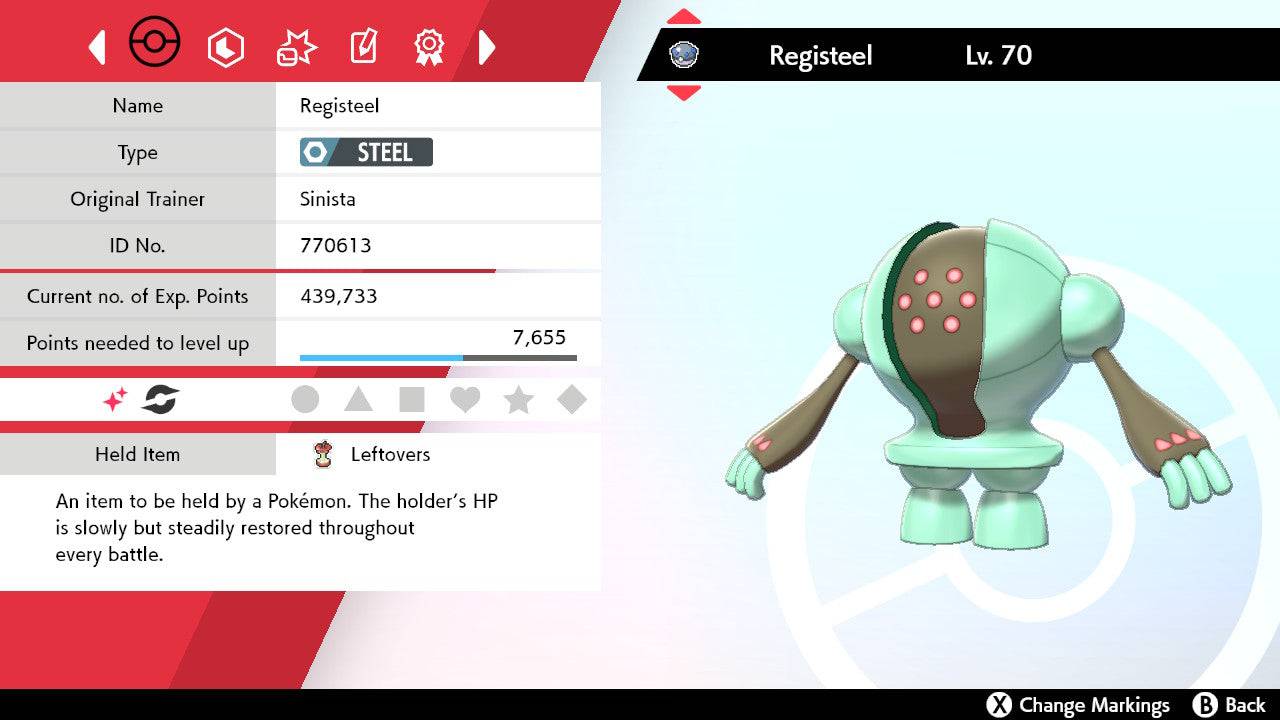Select the Poké Ball summary tab
The image size is (1280, 720).
pos(155,44)
